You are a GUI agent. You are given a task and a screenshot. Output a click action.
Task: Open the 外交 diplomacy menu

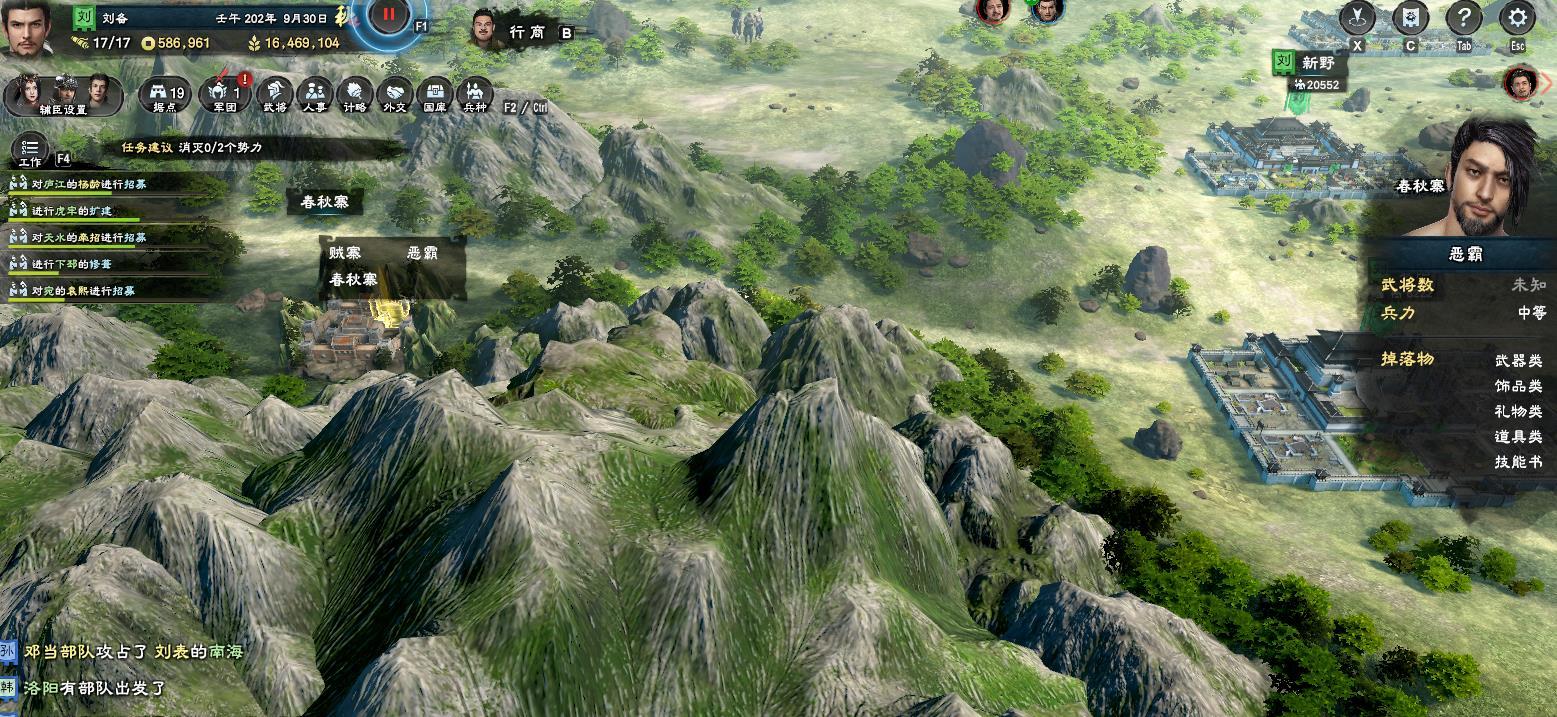(394, 95)
